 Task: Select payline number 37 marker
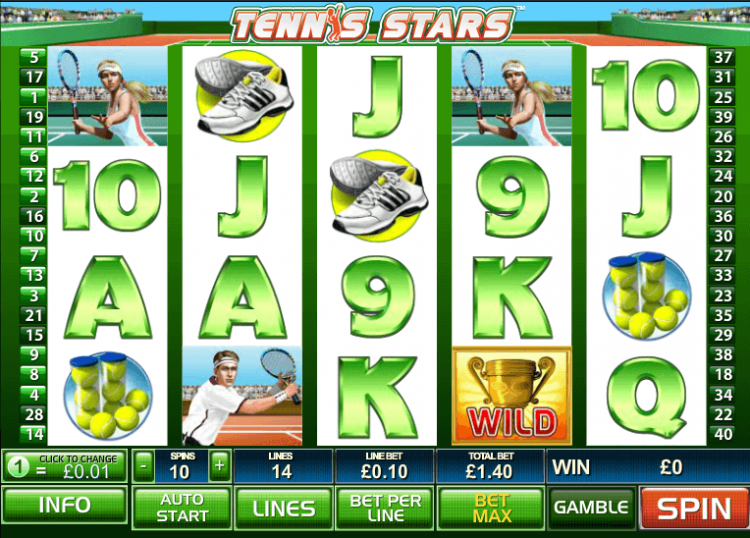coord(721,58)
